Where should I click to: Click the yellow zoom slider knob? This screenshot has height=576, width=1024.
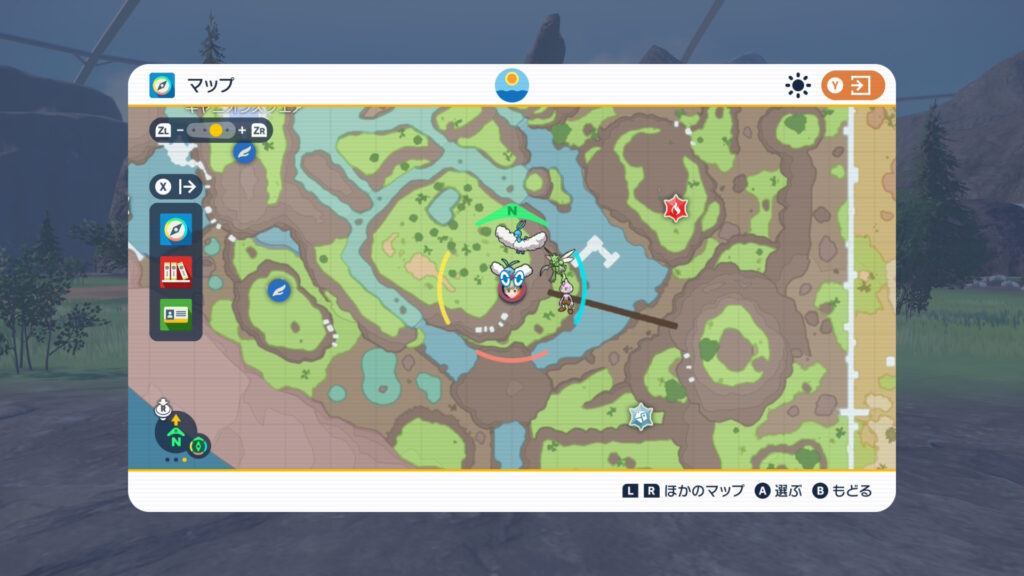tap(215, 131)
